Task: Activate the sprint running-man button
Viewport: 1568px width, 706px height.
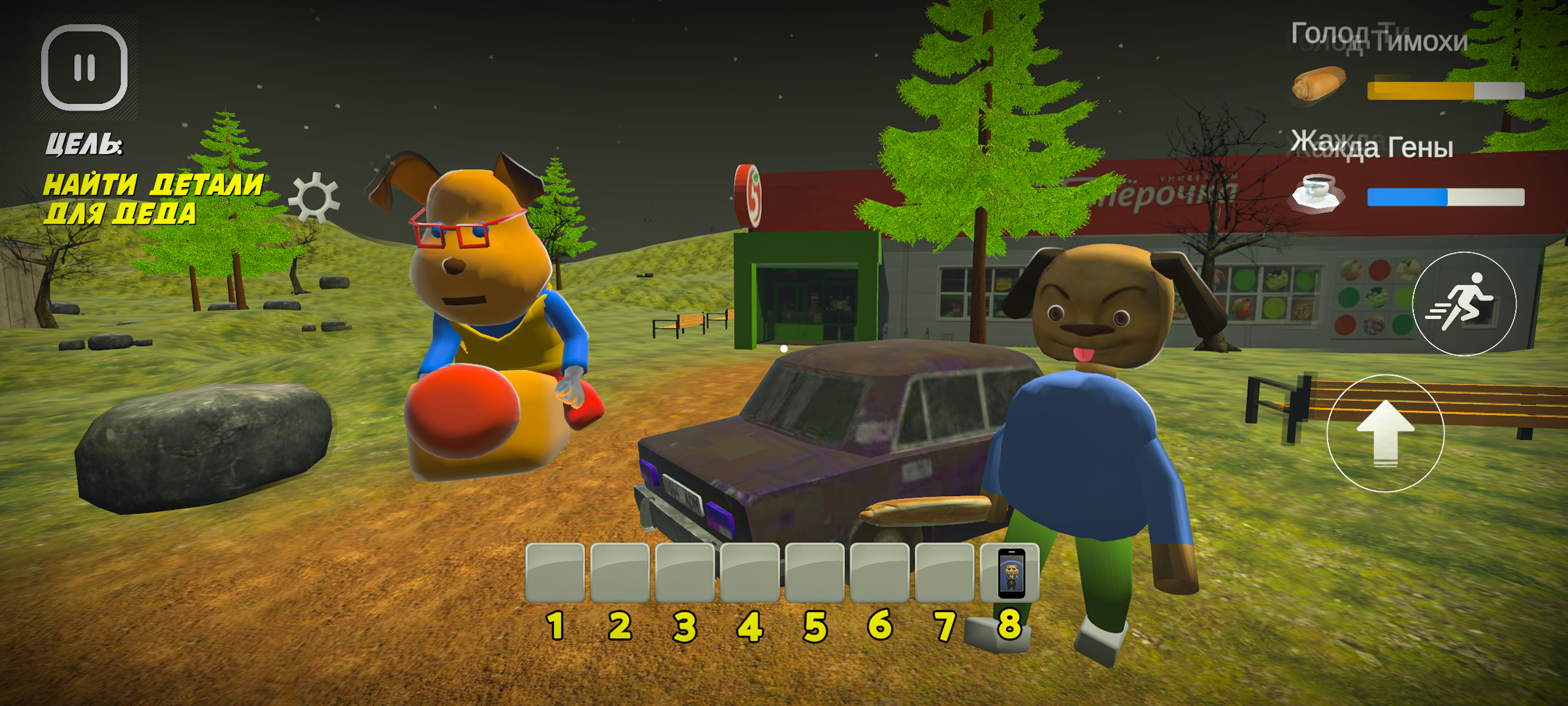Action: click(1464, 304)
